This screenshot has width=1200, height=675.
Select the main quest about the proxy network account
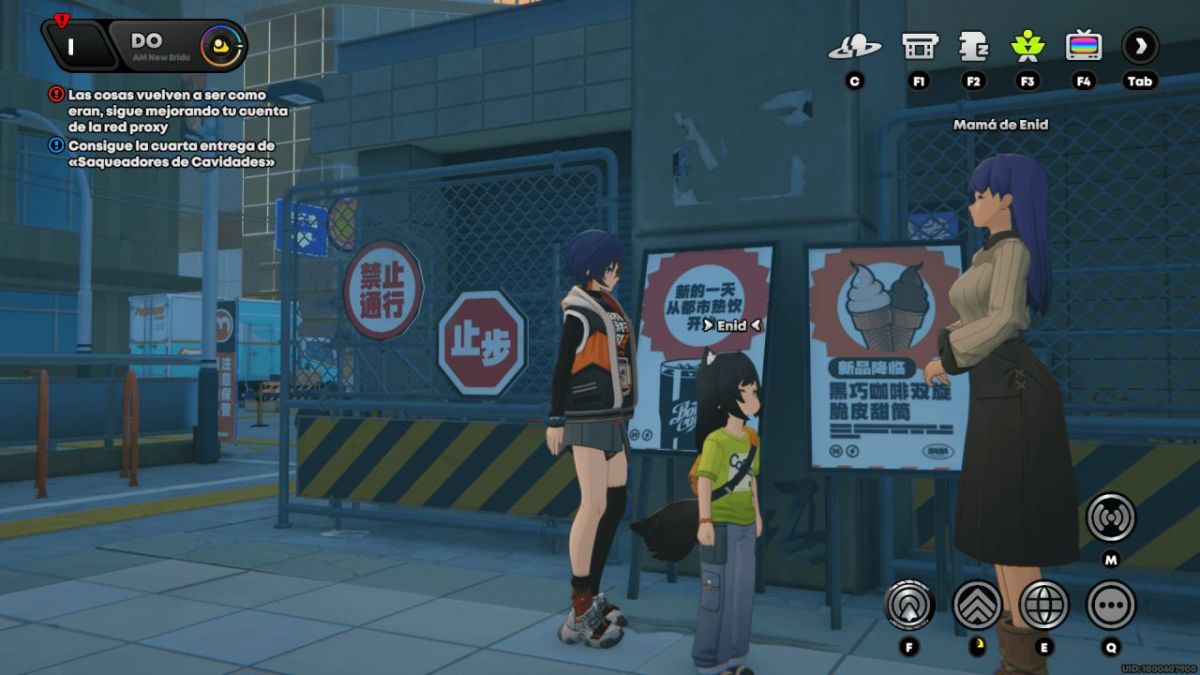coord(168,110)
